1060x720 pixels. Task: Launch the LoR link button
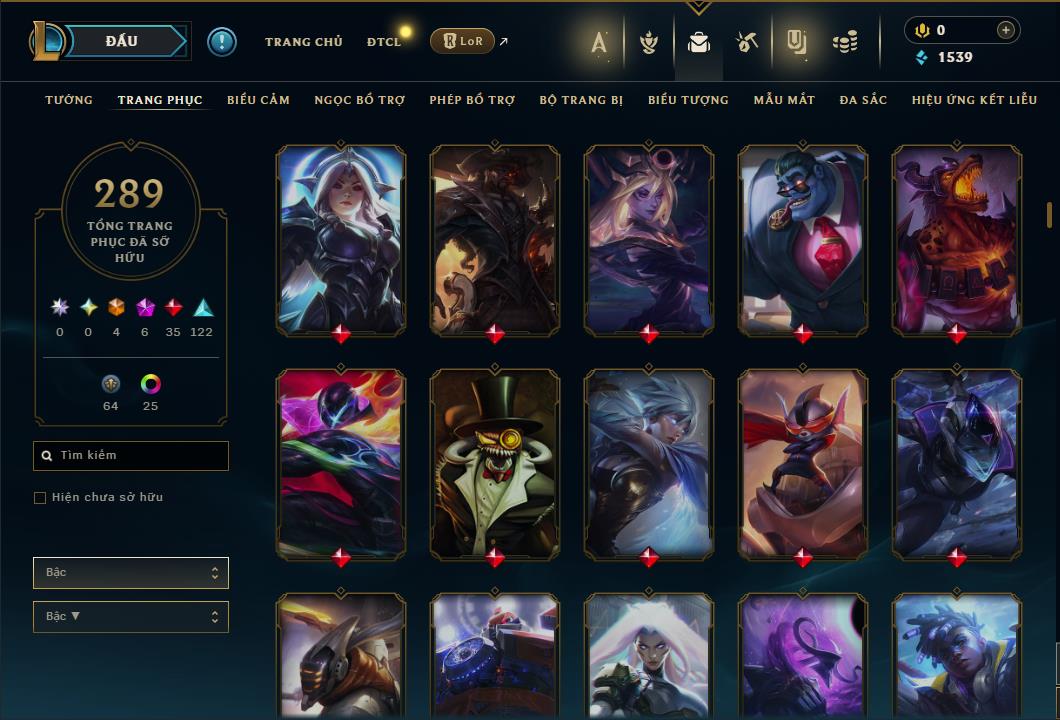tap(461, 41)
